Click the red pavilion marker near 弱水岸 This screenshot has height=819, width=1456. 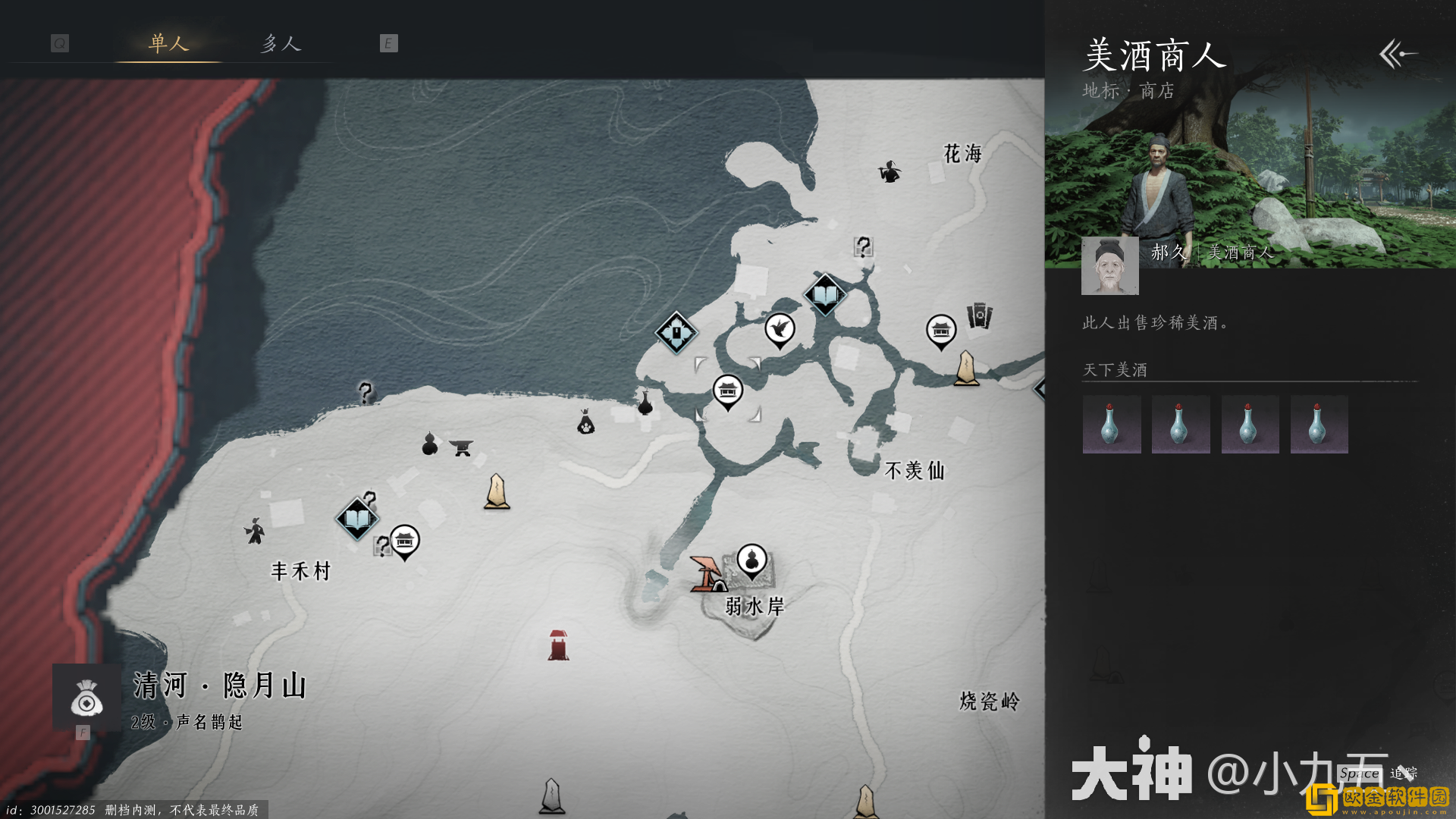pyautogui.click(x=708, y=575)
